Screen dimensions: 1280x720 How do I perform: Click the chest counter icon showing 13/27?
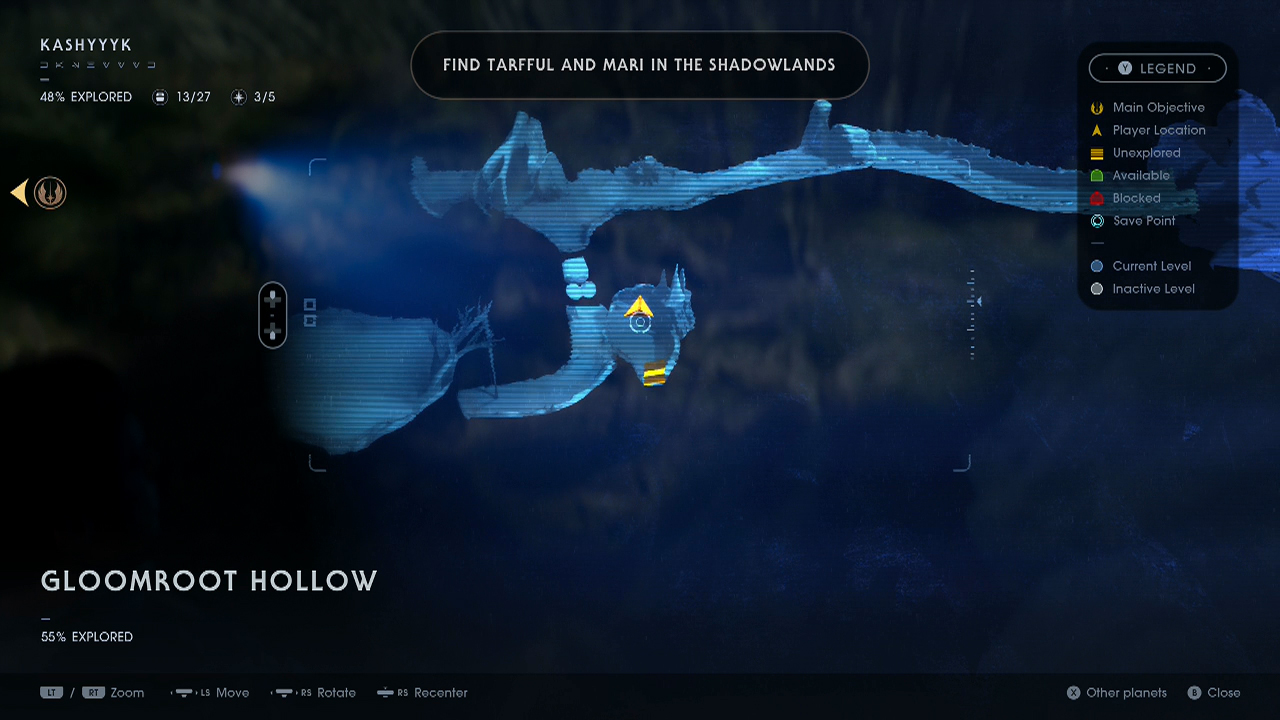[160, 97]
